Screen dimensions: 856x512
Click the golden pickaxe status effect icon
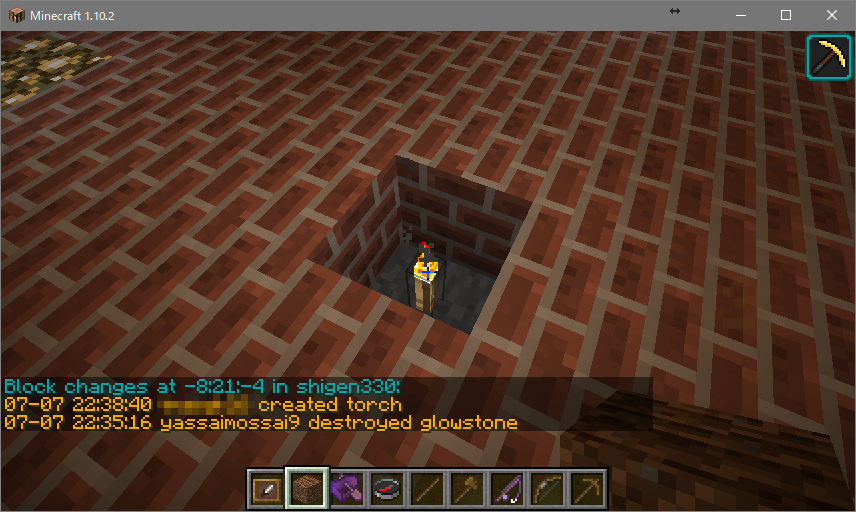click(828, 57)
